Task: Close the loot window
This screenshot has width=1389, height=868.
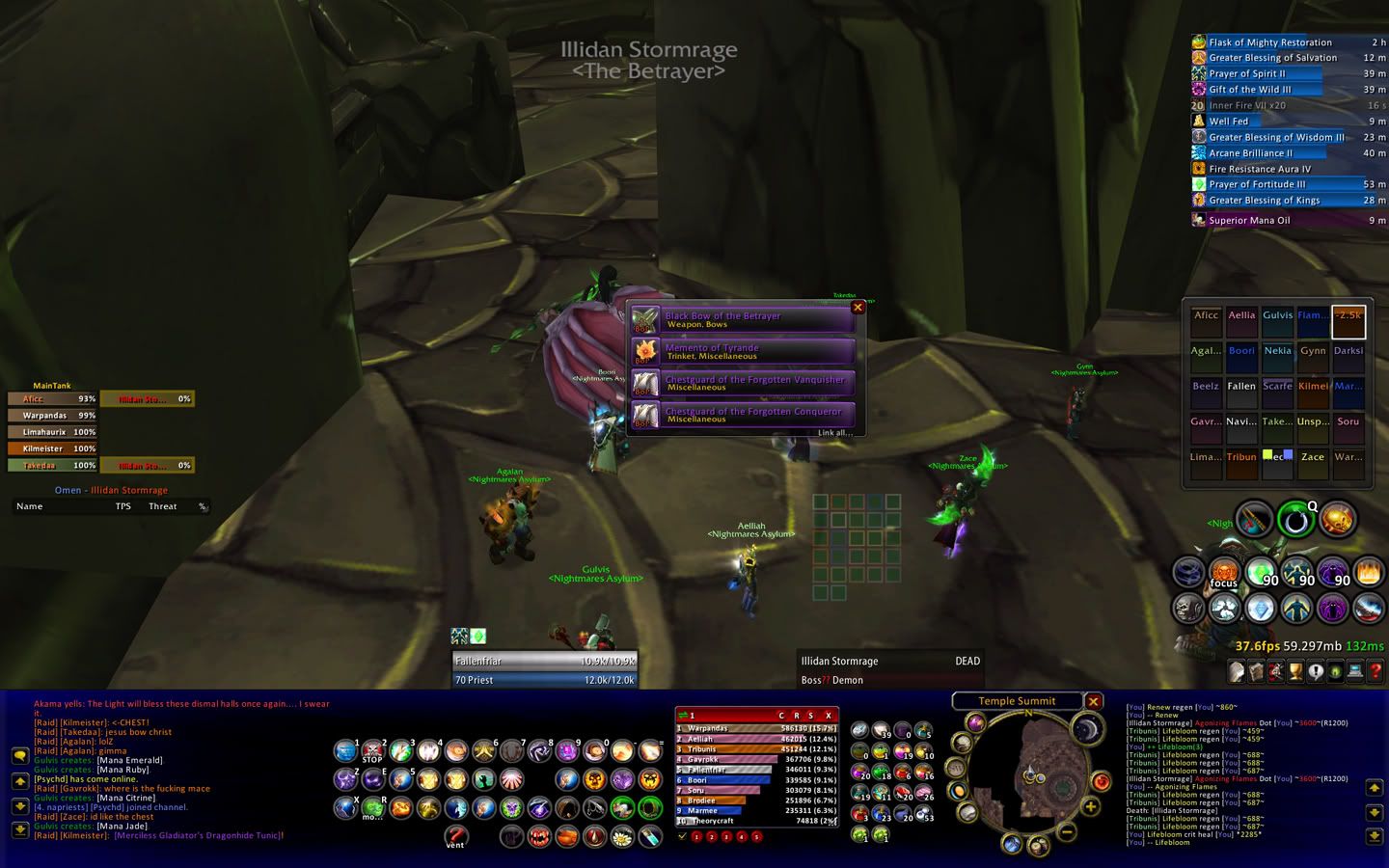Action: click(858, 308)
